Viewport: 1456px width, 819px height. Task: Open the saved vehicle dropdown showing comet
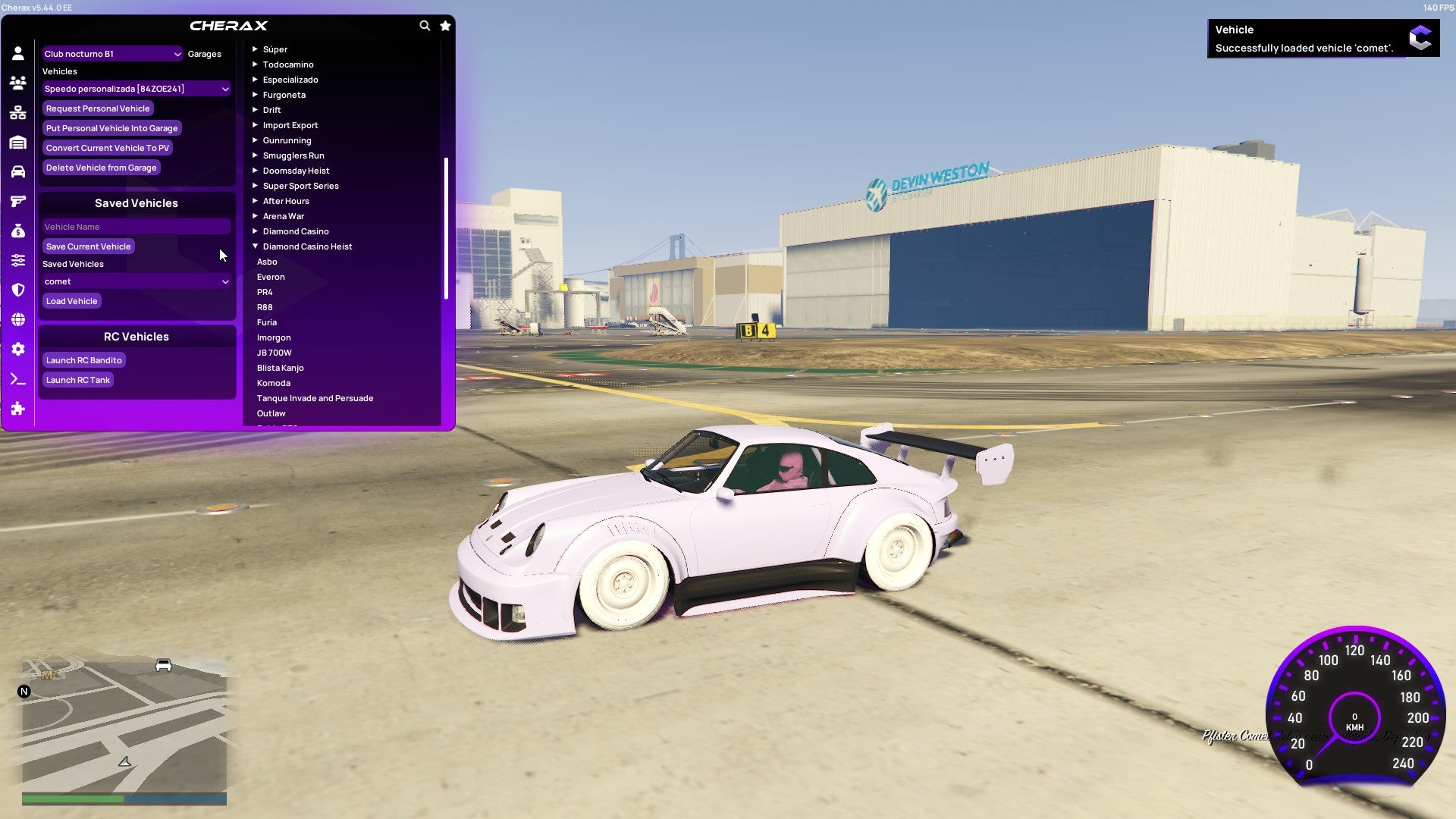[x=136, y=281]
